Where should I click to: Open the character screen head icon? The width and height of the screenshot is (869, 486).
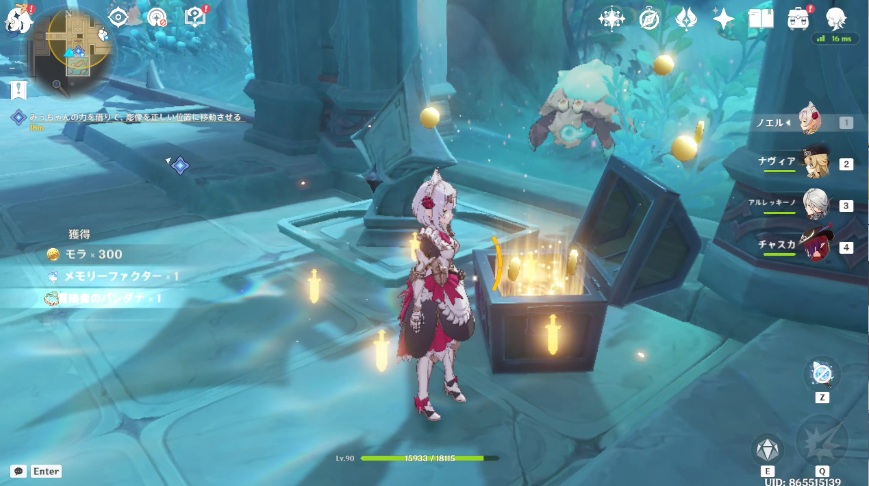tap(836, 18)
